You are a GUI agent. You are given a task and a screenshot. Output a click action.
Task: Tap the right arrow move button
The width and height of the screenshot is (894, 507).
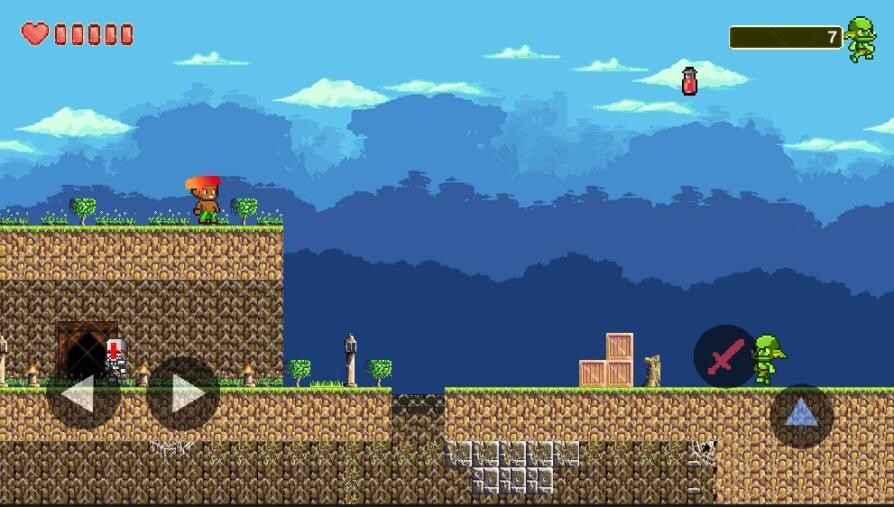click(183, 394)
